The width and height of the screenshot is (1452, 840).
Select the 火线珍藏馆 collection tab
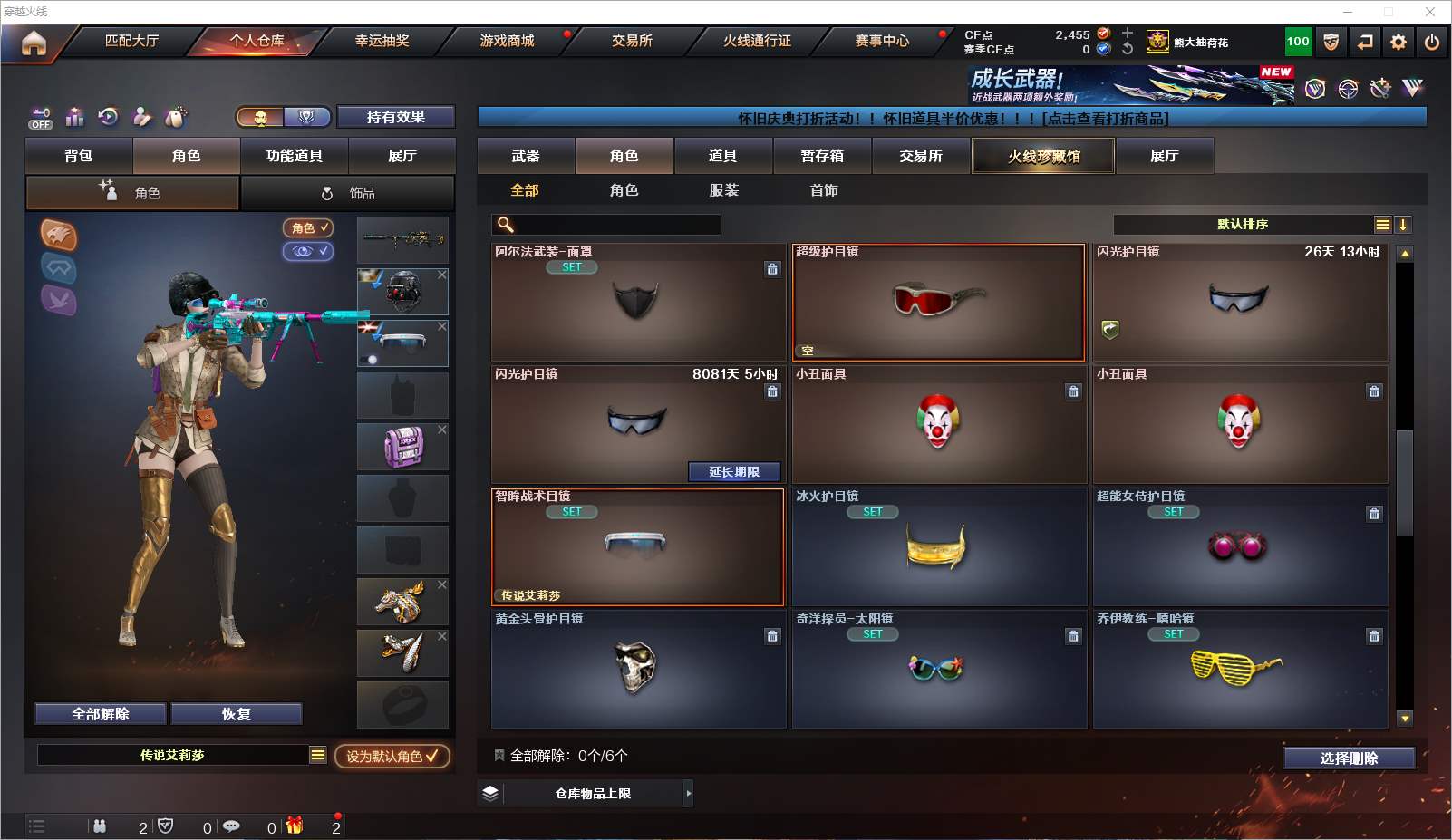tap(1043, 156)
